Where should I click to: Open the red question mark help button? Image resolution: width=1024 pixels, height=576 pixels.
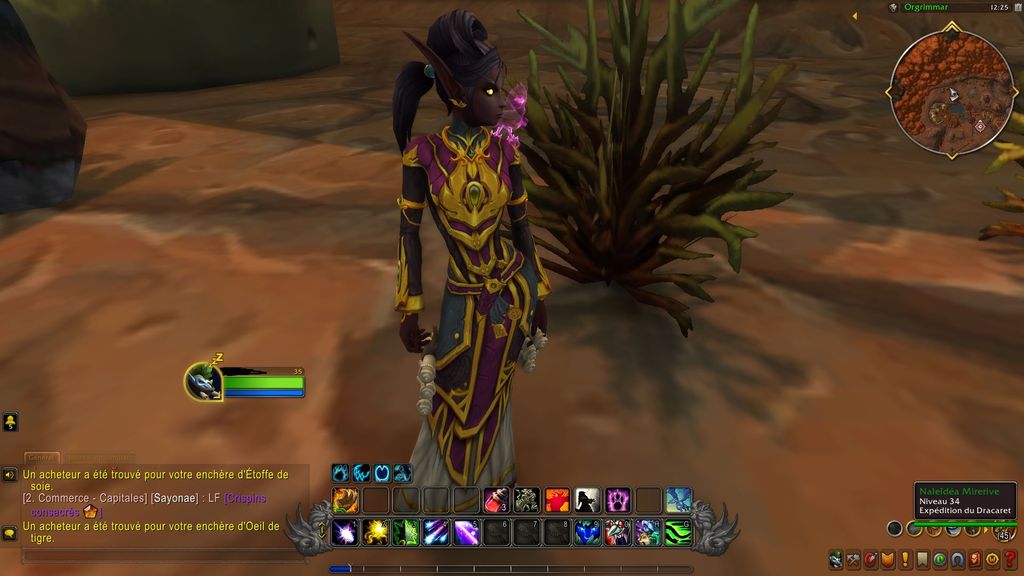[1009, 559]
